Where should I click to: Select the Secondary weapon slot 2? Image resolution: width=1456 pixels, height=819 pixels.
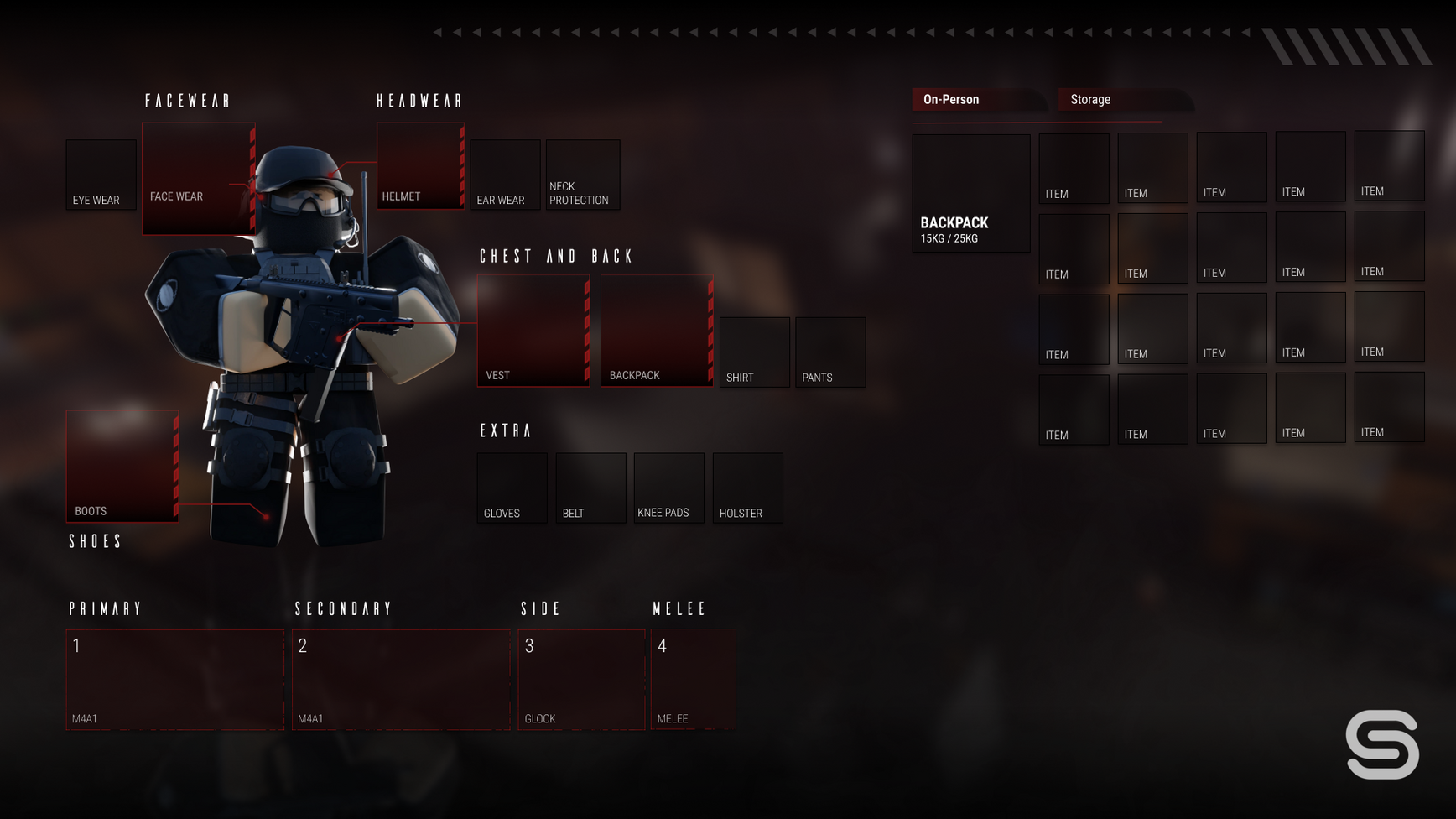tap(401, 680)
